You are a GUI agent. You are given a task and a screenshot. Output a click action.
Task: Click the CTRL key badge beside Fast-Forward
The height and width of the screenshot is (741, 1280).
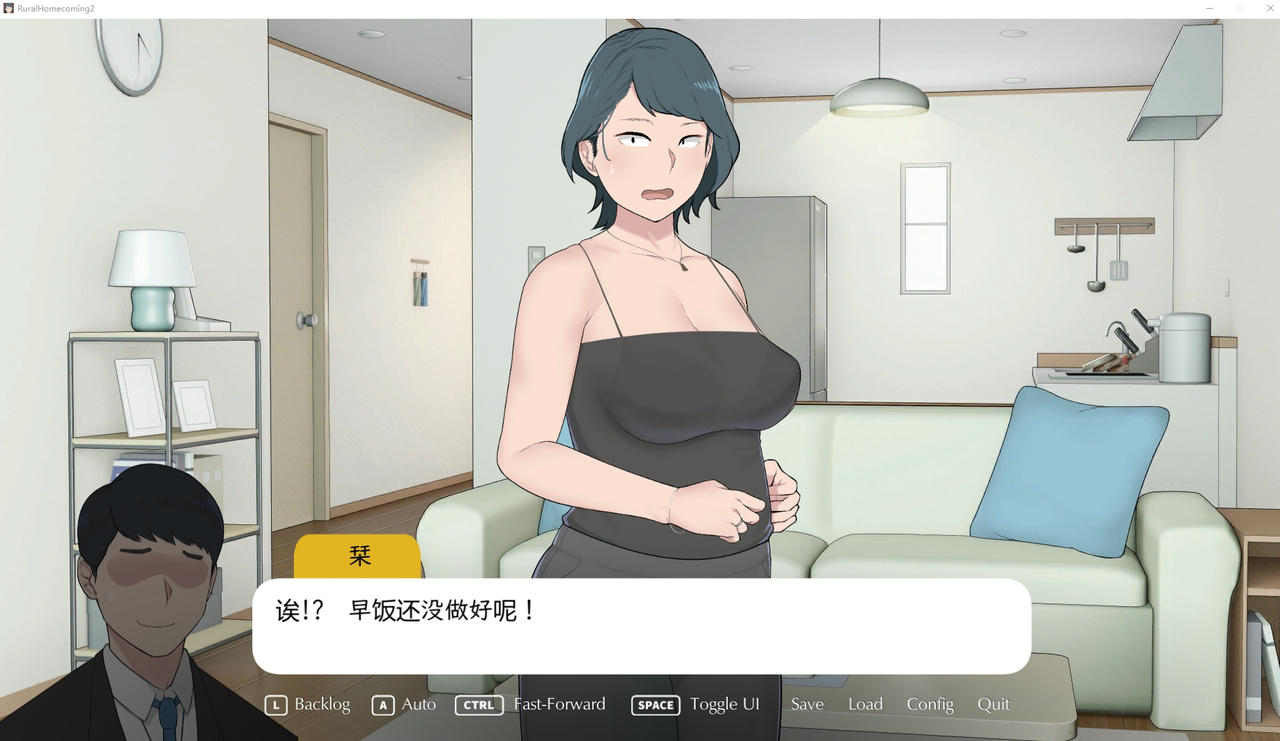479,705
